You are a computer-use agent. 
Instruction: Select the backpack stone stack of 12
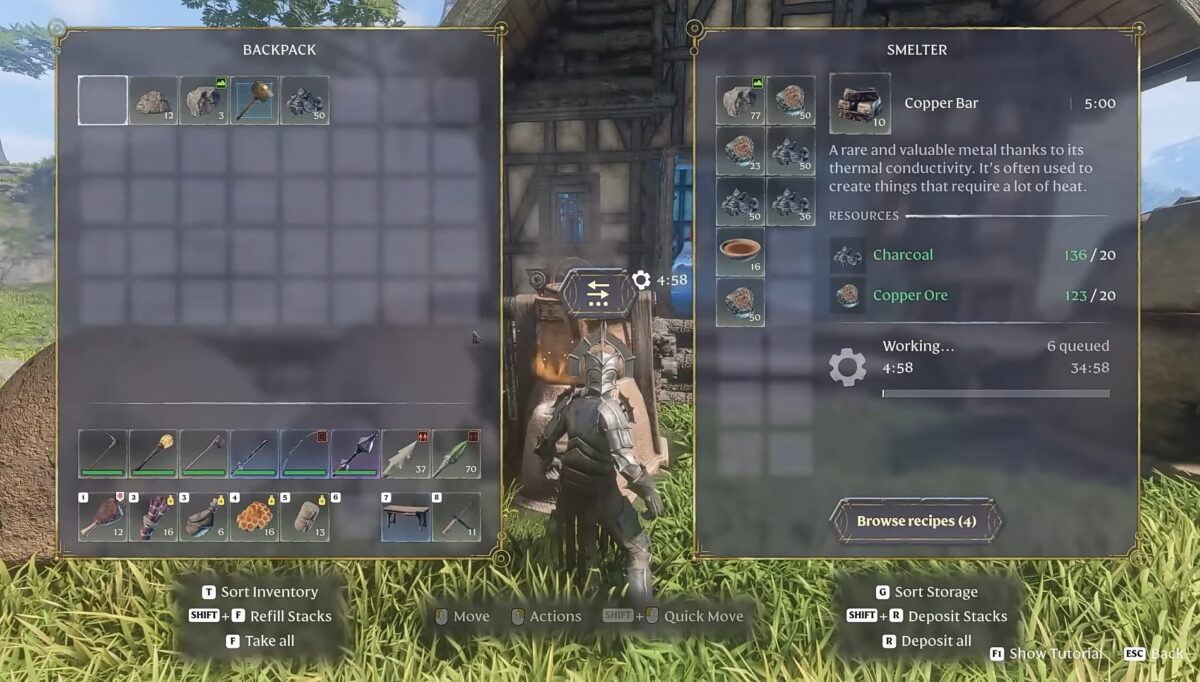pyautogui.click(x=153, y=101)
